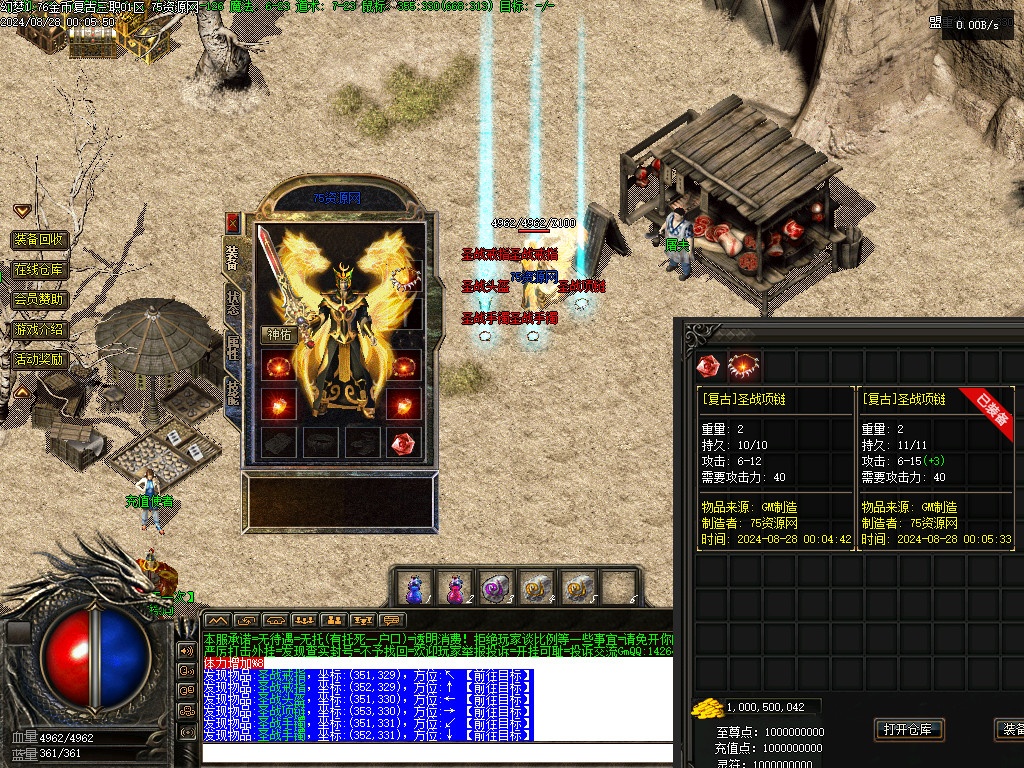This screenshot has width=1024, height=768.
Task: Select the spiked necklace item in bag
Action: coord(744,366)
